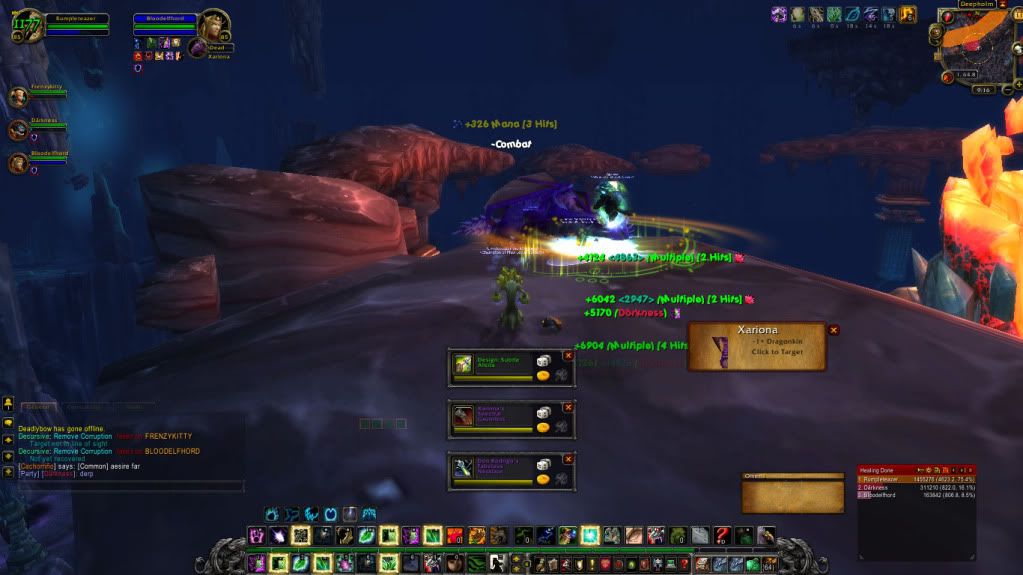Click the minimap clock showing 9:16
The height and width of the screenshot is (575, 1023).
[982, 89]
